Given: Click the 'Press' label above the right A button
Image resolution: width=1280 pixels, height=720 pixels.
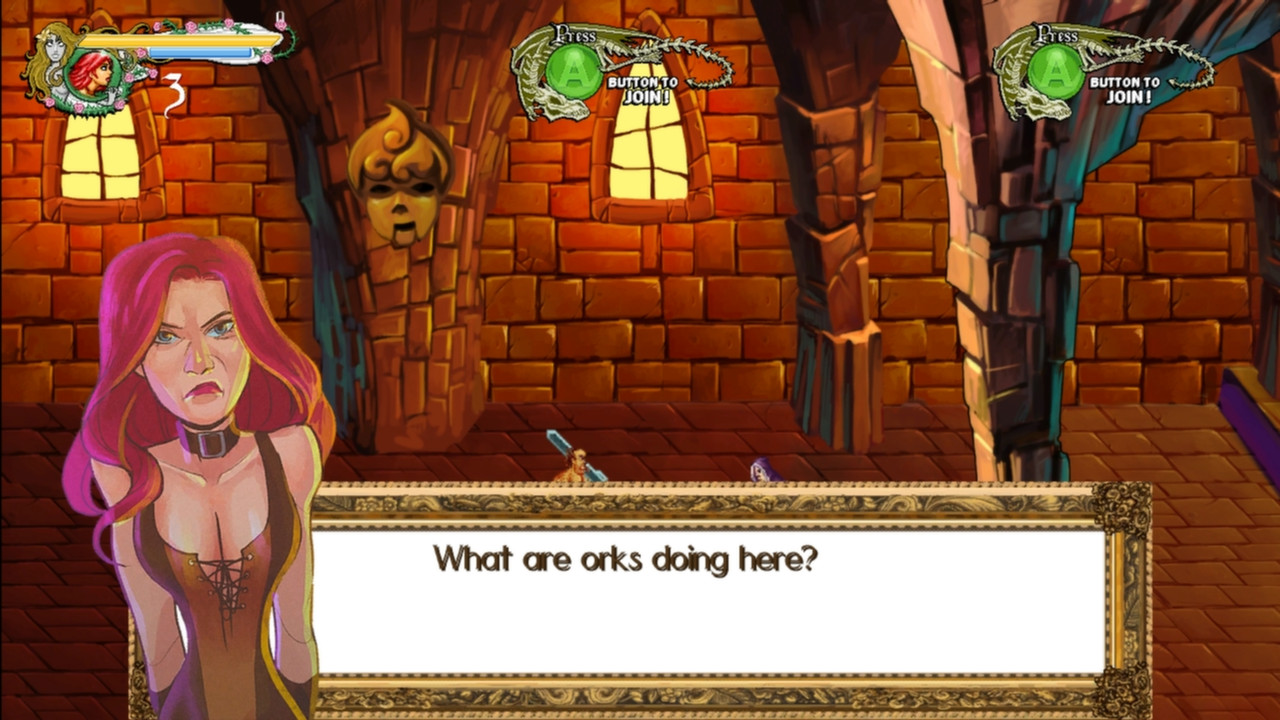Looking at the screenshot, I should point(1058,32).
